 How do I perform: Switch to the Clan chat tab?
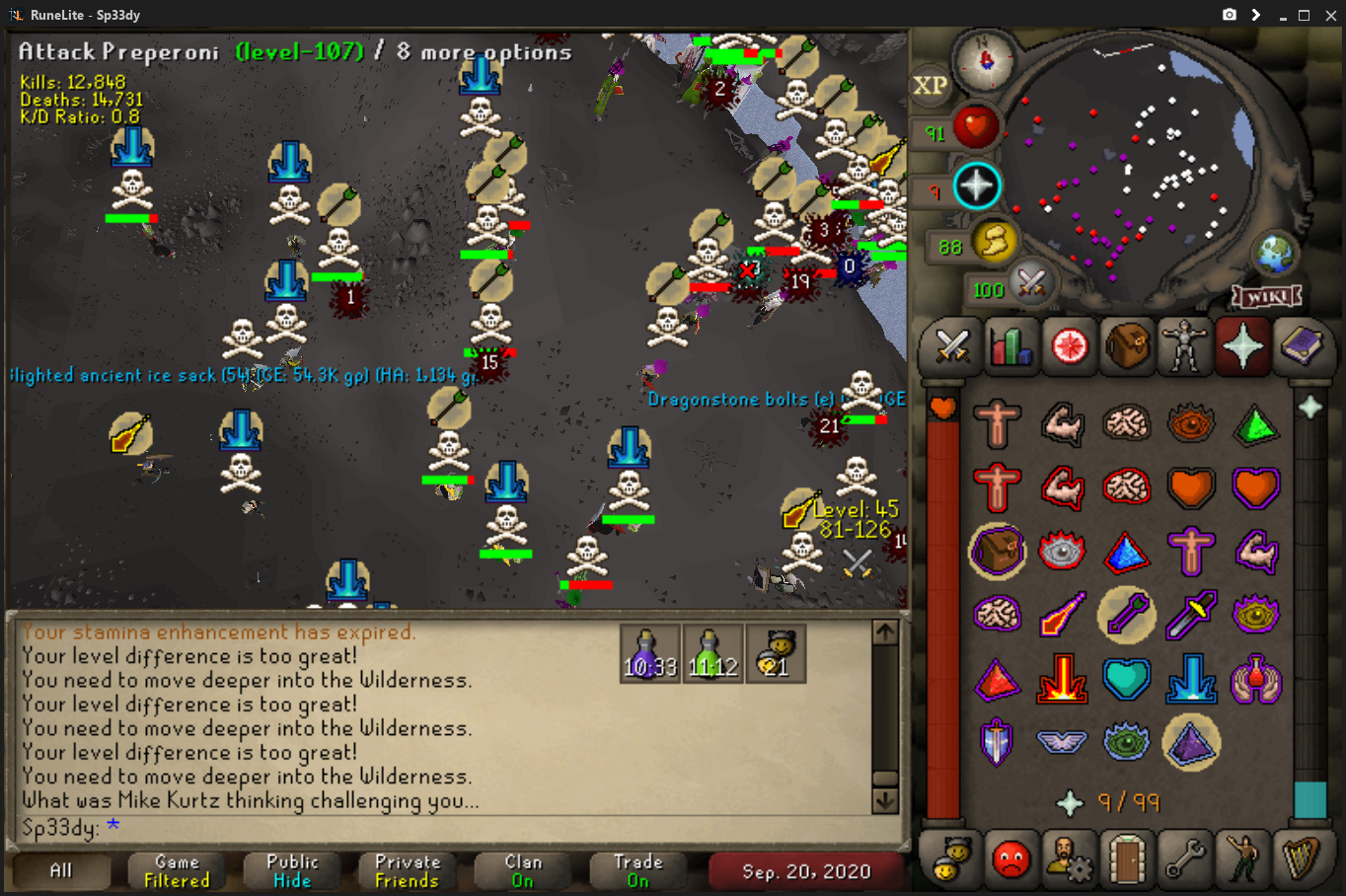523,870
